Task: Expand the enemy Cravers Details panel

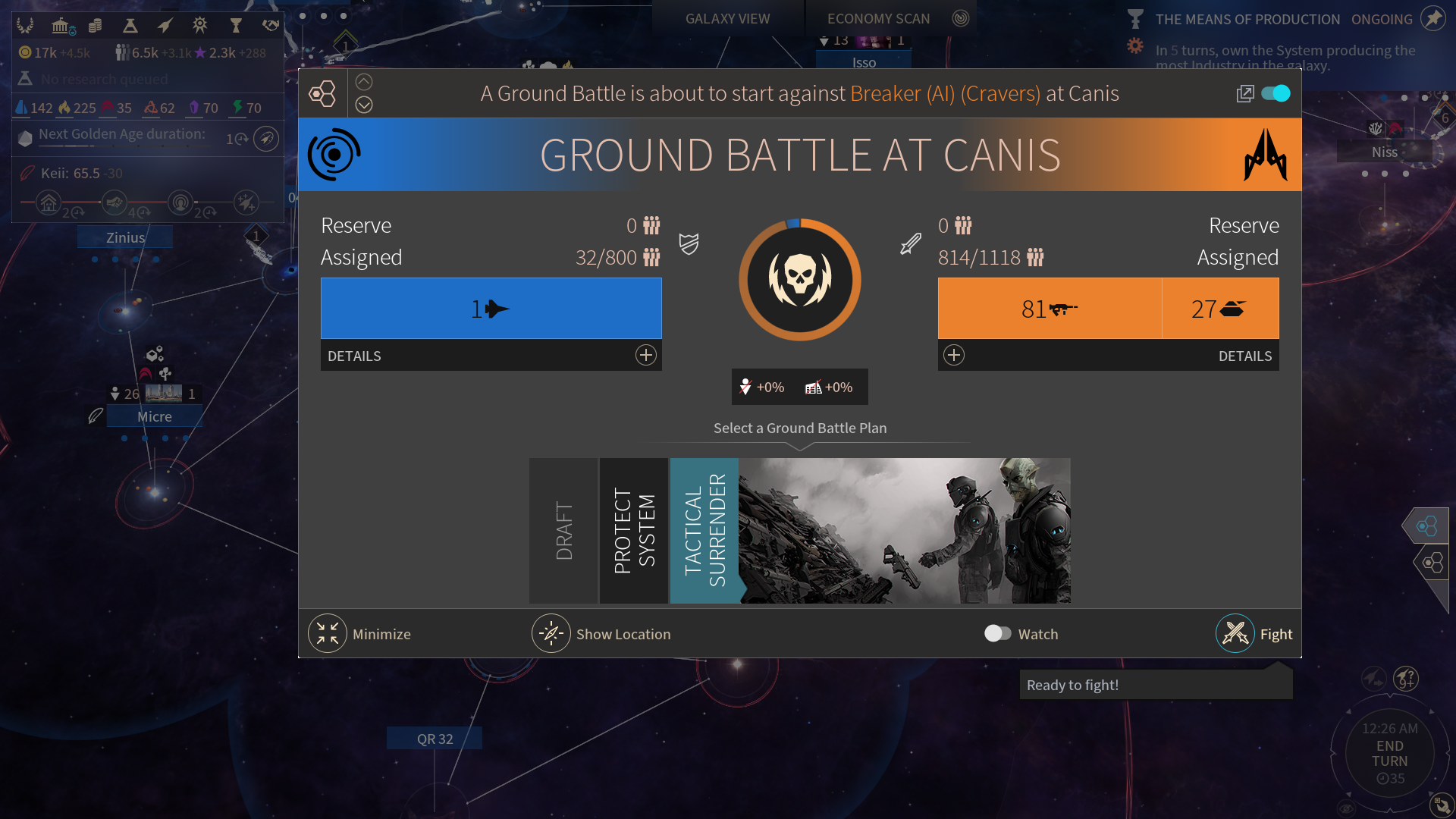Action: [954, 356]
